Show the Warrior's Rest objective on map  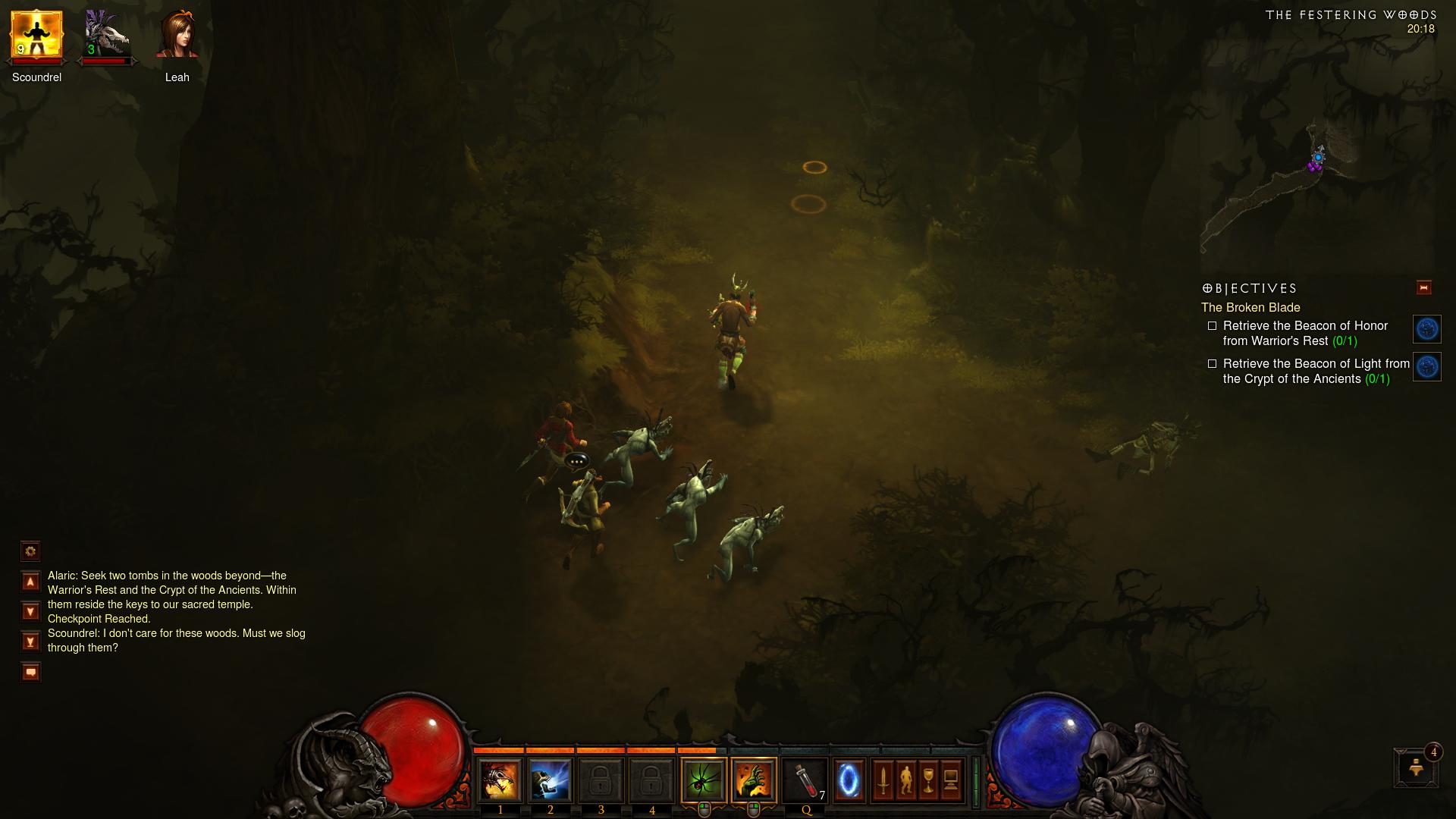coord(1426,329)
